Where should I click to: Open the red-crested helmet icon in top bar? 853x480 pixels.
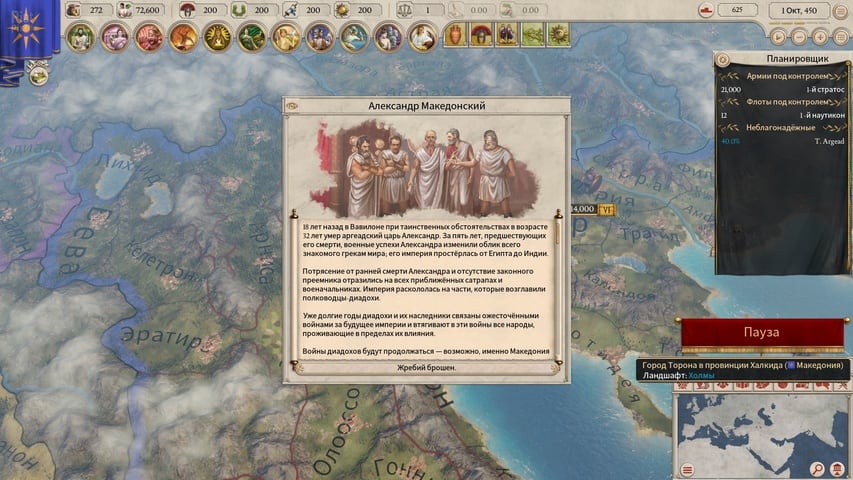[481, 36]
